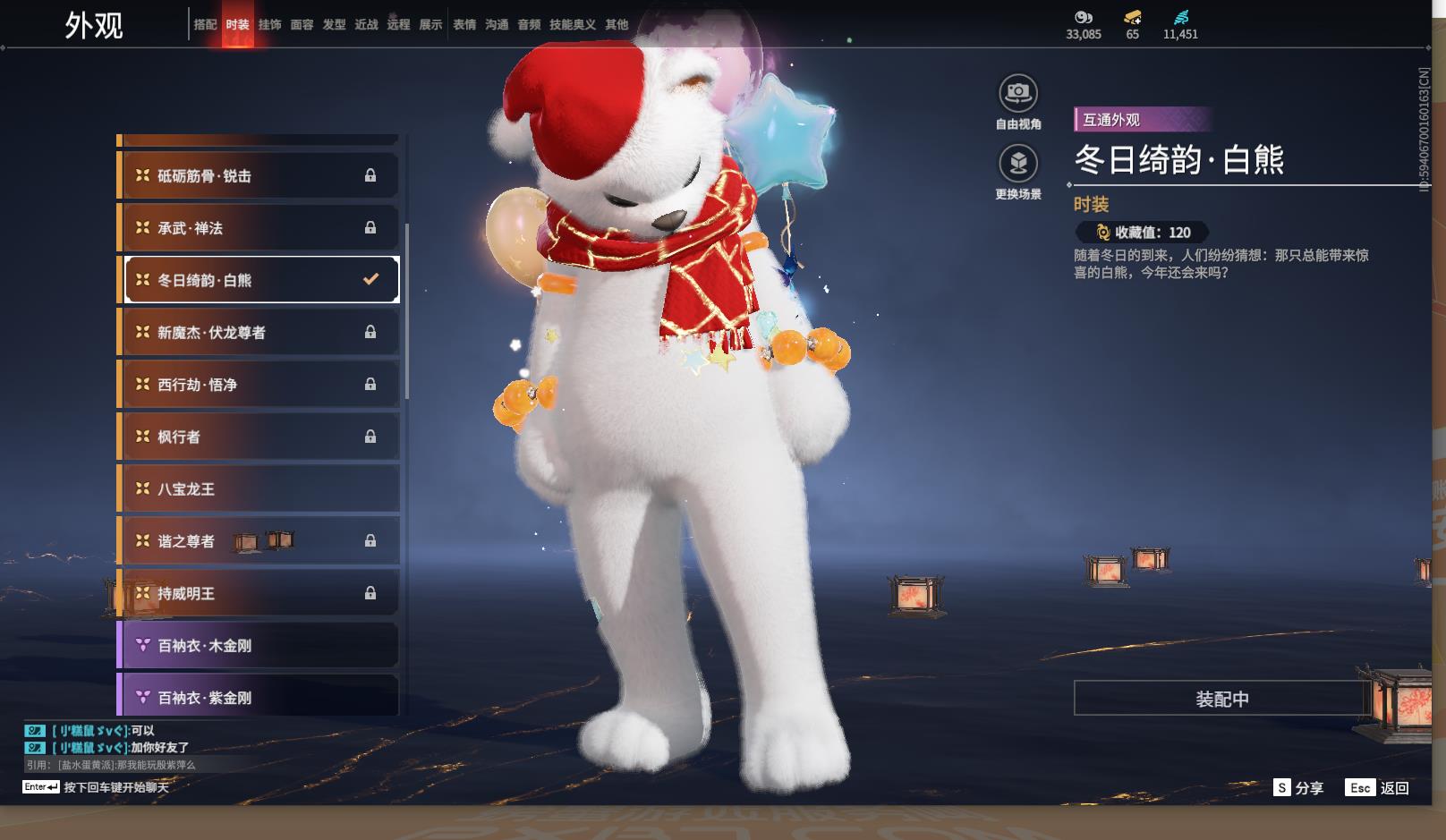
Task: Choose the 承武·禅法 outfit
Action: pos(259,228)
